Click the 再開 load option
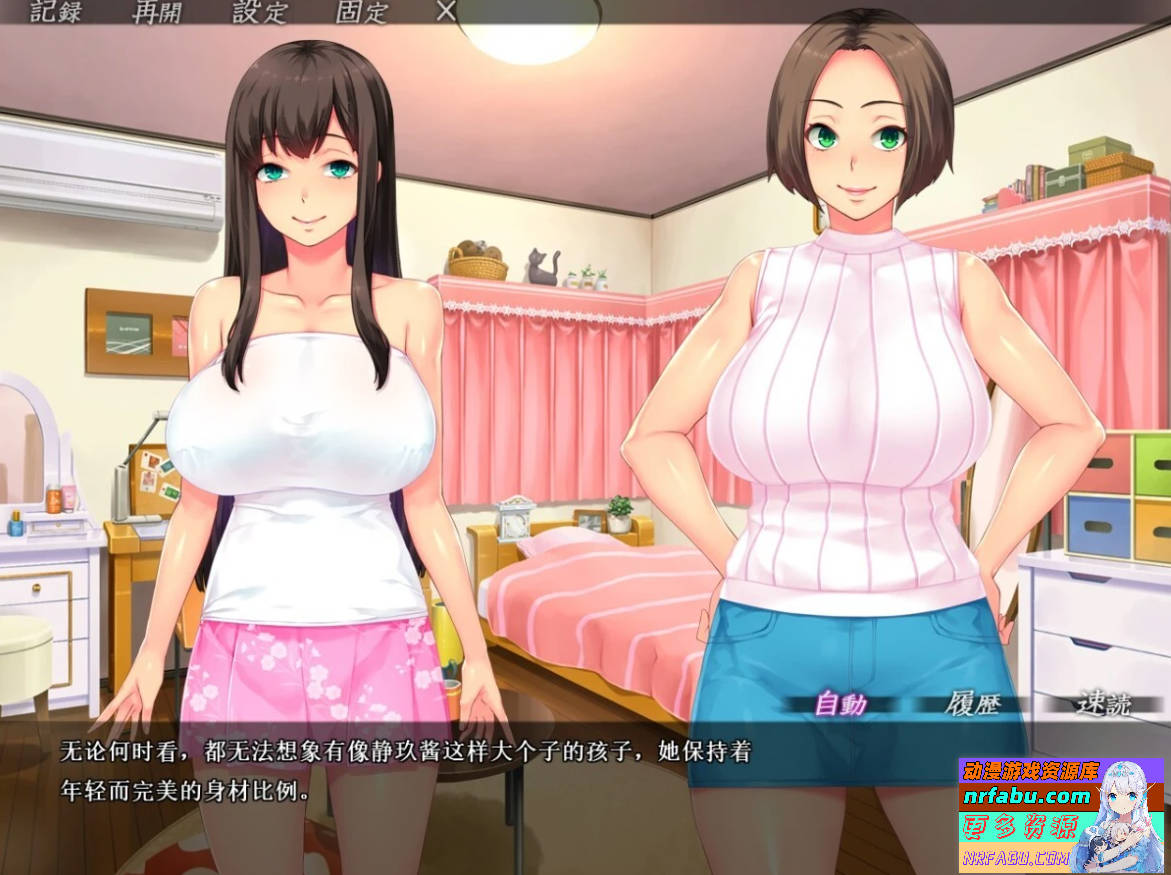The width and height of the screenshot is (1171, 875). click(158, 12)
